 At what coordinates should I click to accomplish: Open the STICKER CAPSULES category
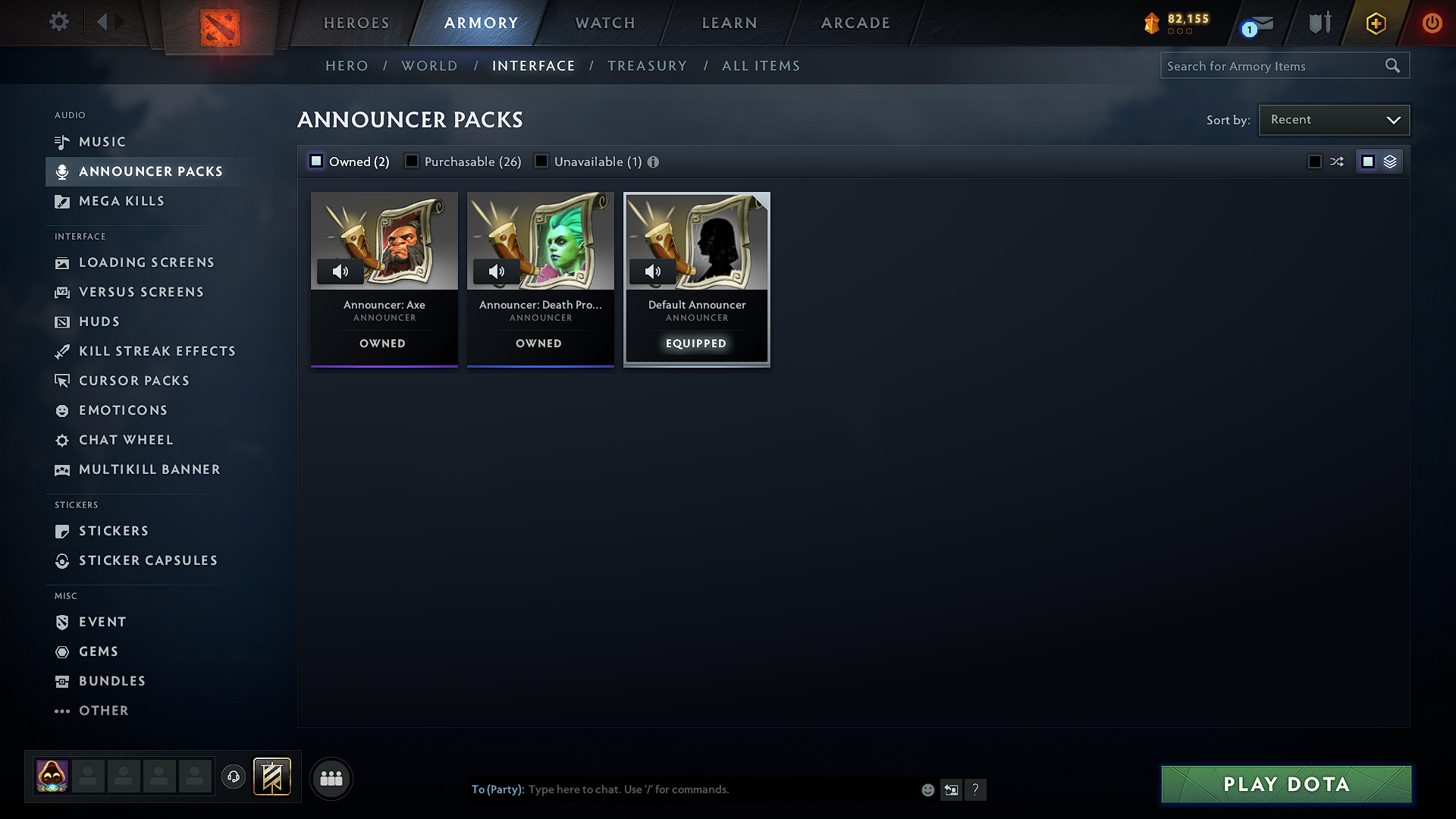point(148,560)
